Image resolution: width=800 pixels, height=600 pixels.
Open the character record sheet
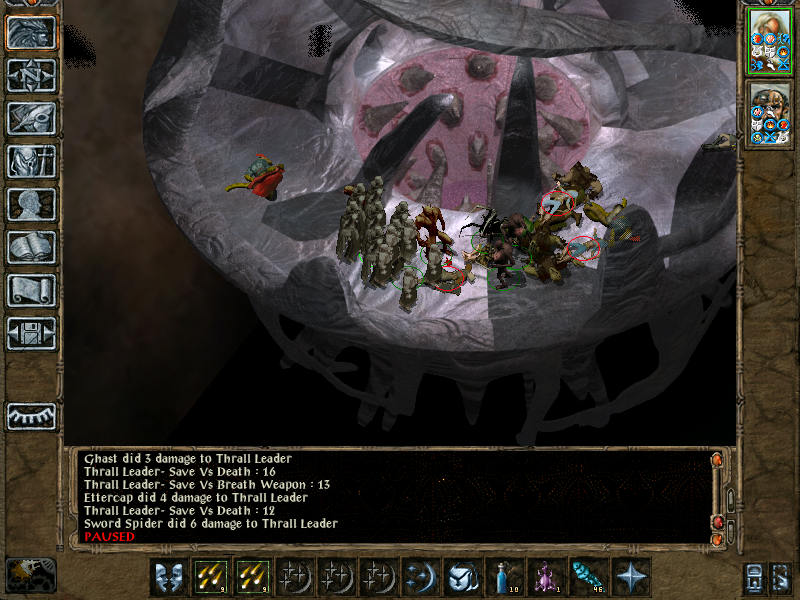[x=31, y=204]
